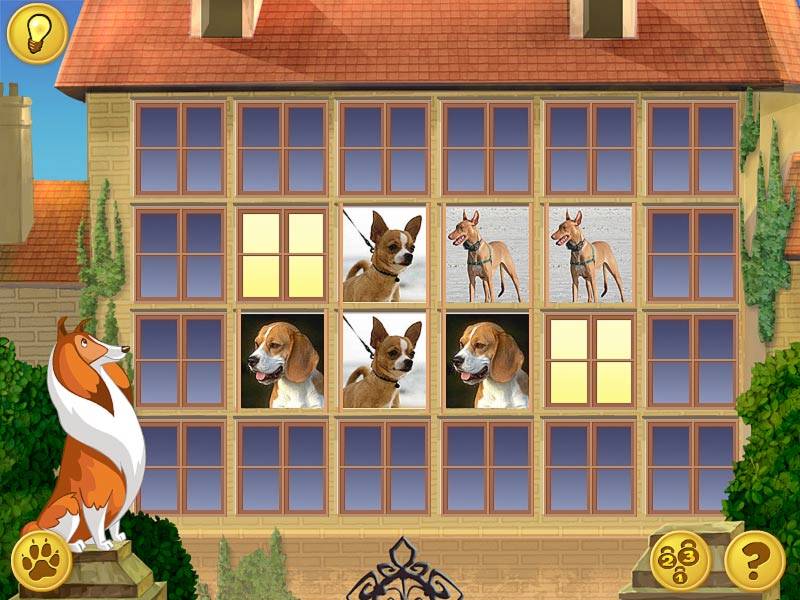800x600 pixels.
Task: Select the tan hound card above the lit window
Action: click(x=590, y=255)
